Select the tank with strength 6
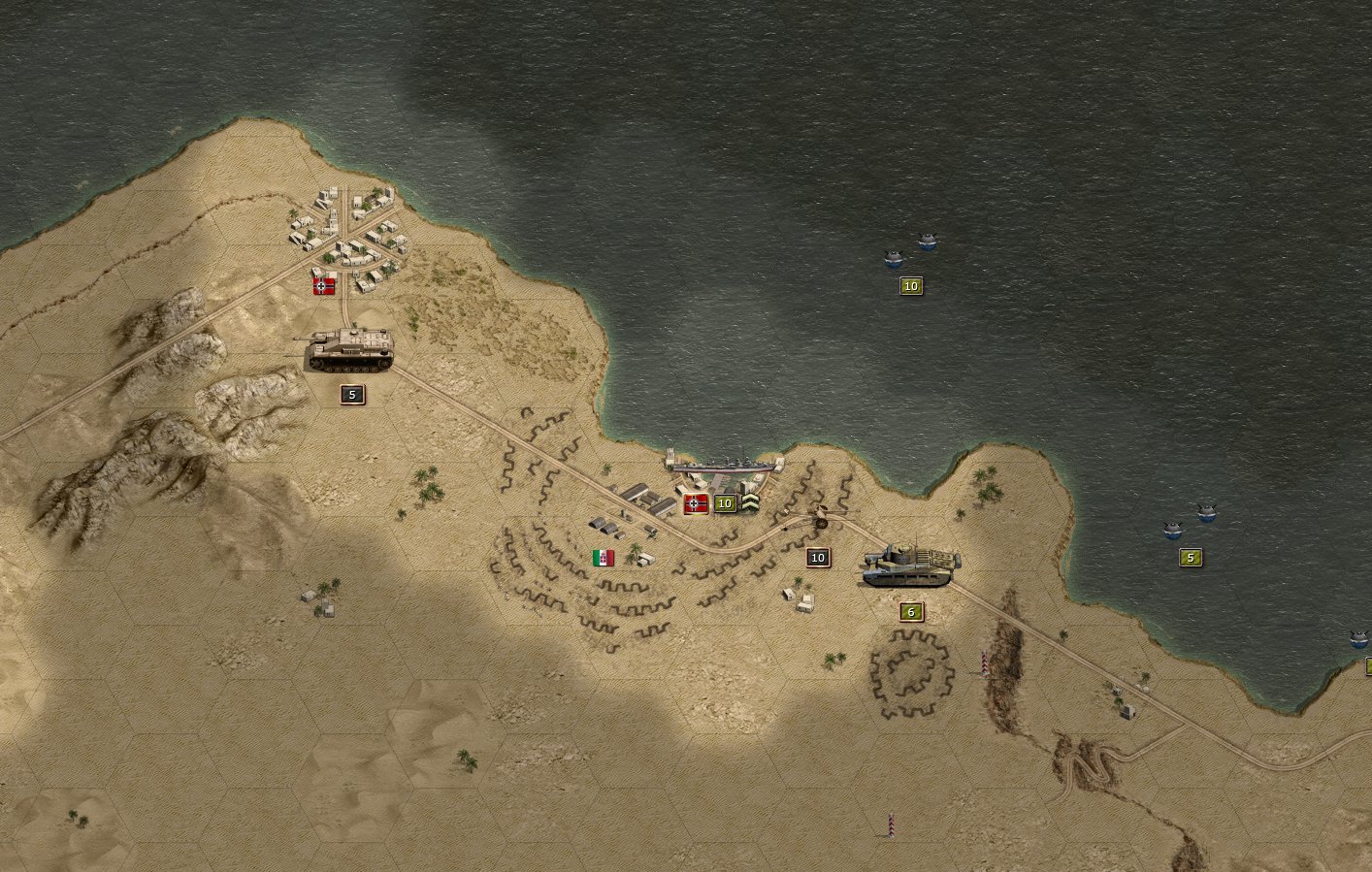This screenshot has height=872, width=1372. tap(910, 565)
